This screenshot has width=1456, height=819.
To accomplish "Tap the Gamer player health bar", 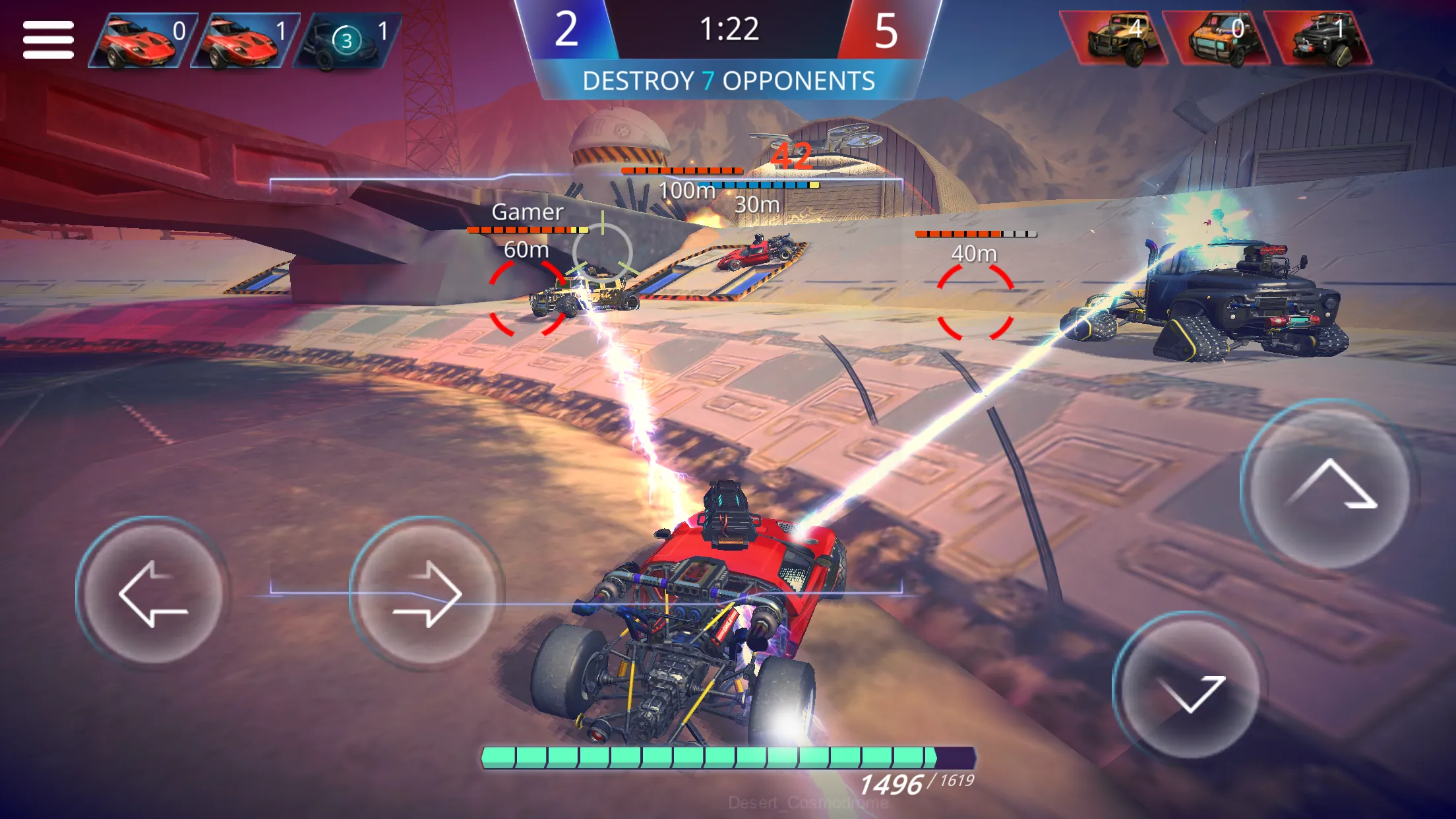I will click(528, 230).
